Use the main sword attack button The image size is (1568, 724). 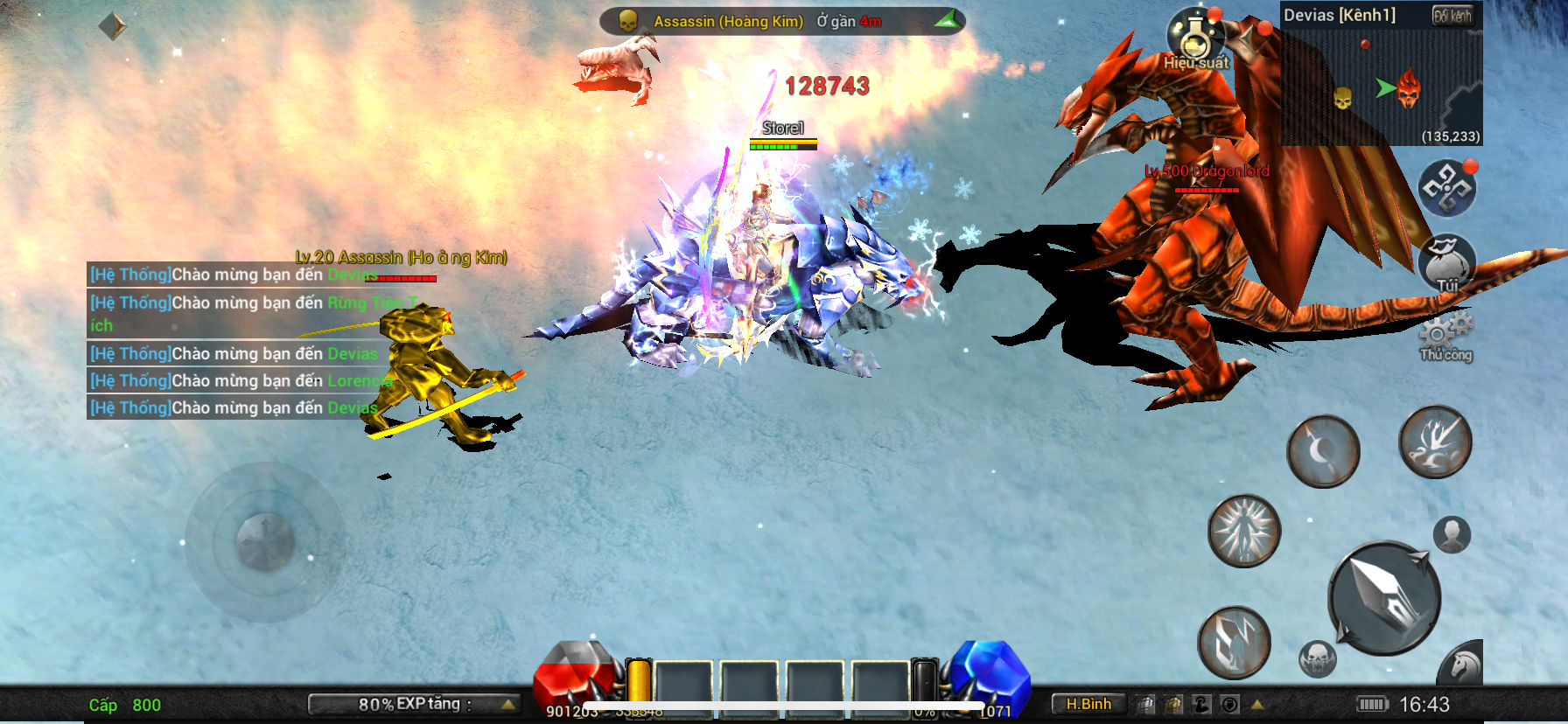click(x=1384, y=598)
